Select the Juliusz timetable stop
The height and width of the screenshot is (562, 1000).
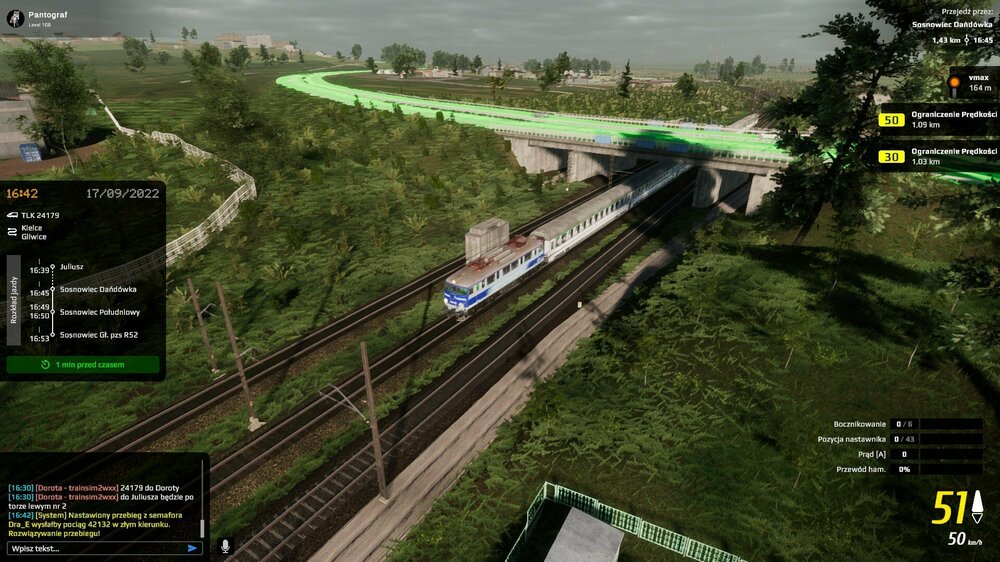(x=72, y=267)
